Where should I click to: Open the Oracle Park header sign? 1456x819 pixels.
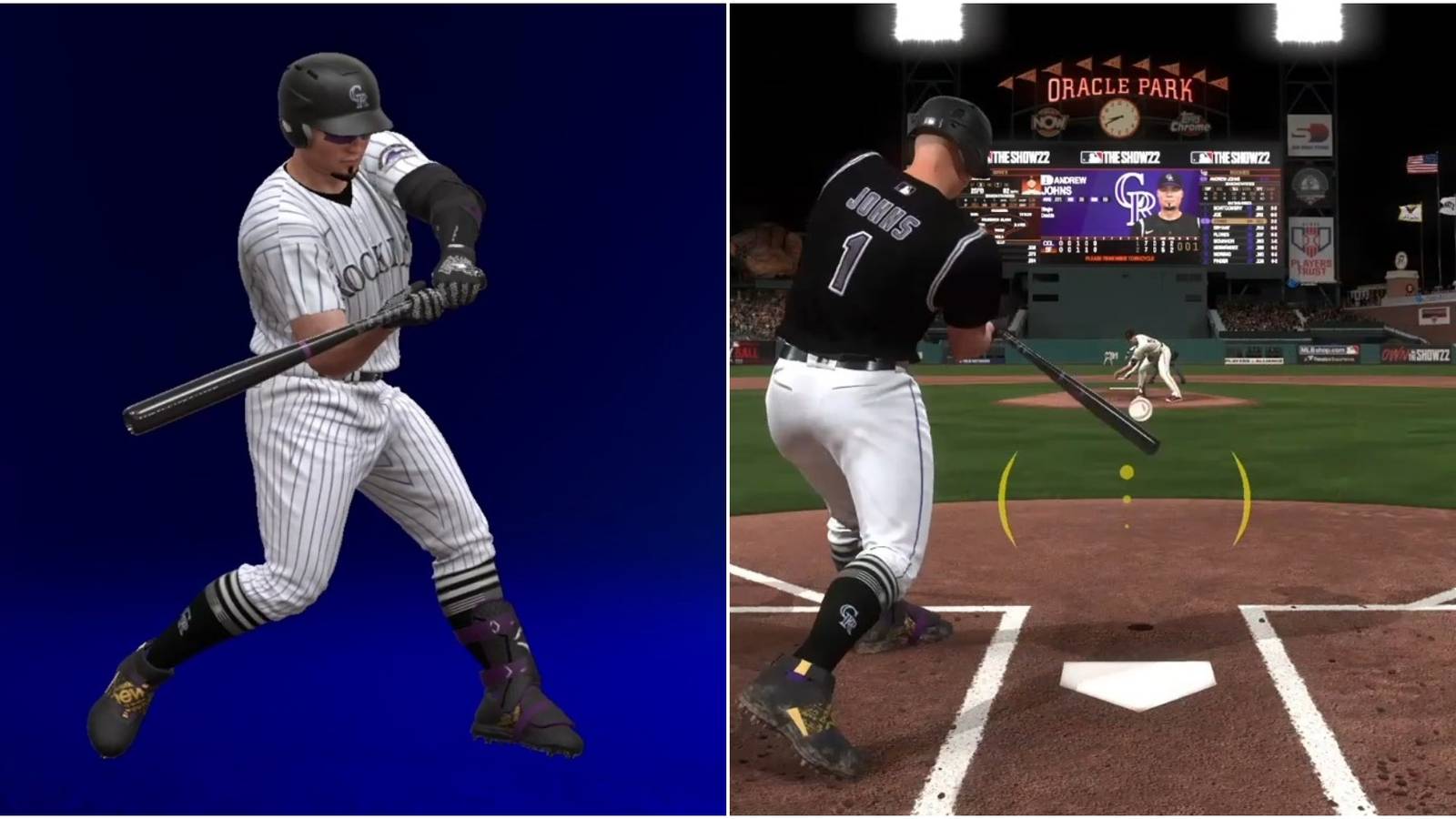(1119, 86)
